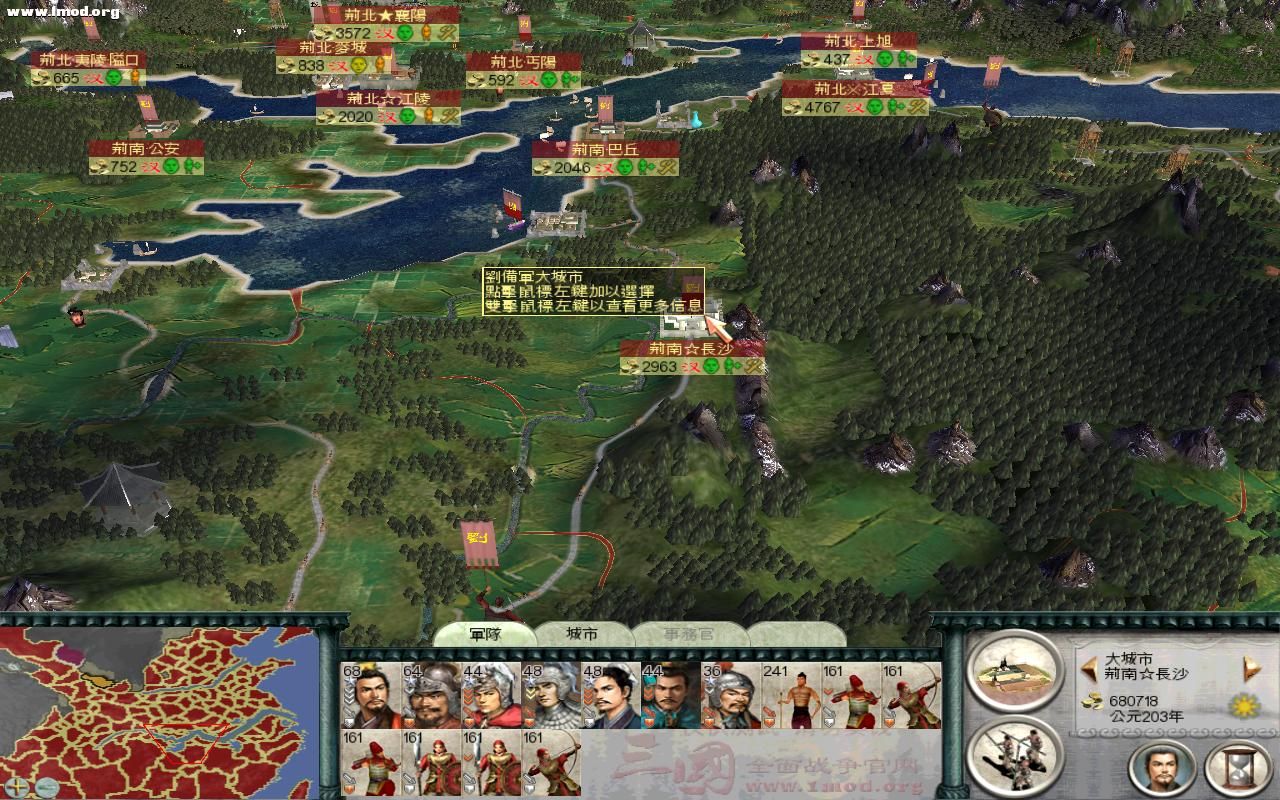
Task: Zoom in using the minimap plus icon
Action: tap(17, 786)
